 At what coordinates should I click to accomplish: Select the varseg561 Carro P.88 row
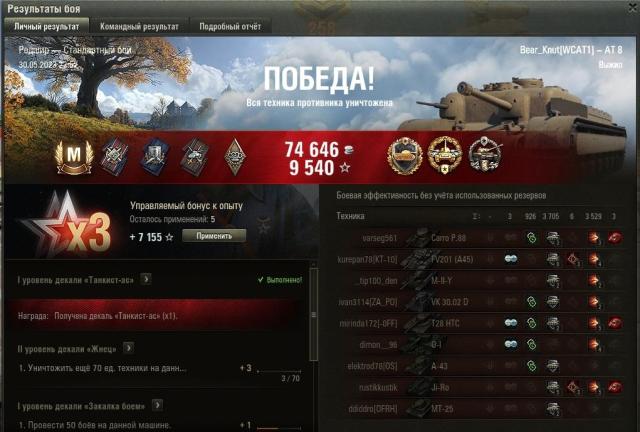pos(480,238)
